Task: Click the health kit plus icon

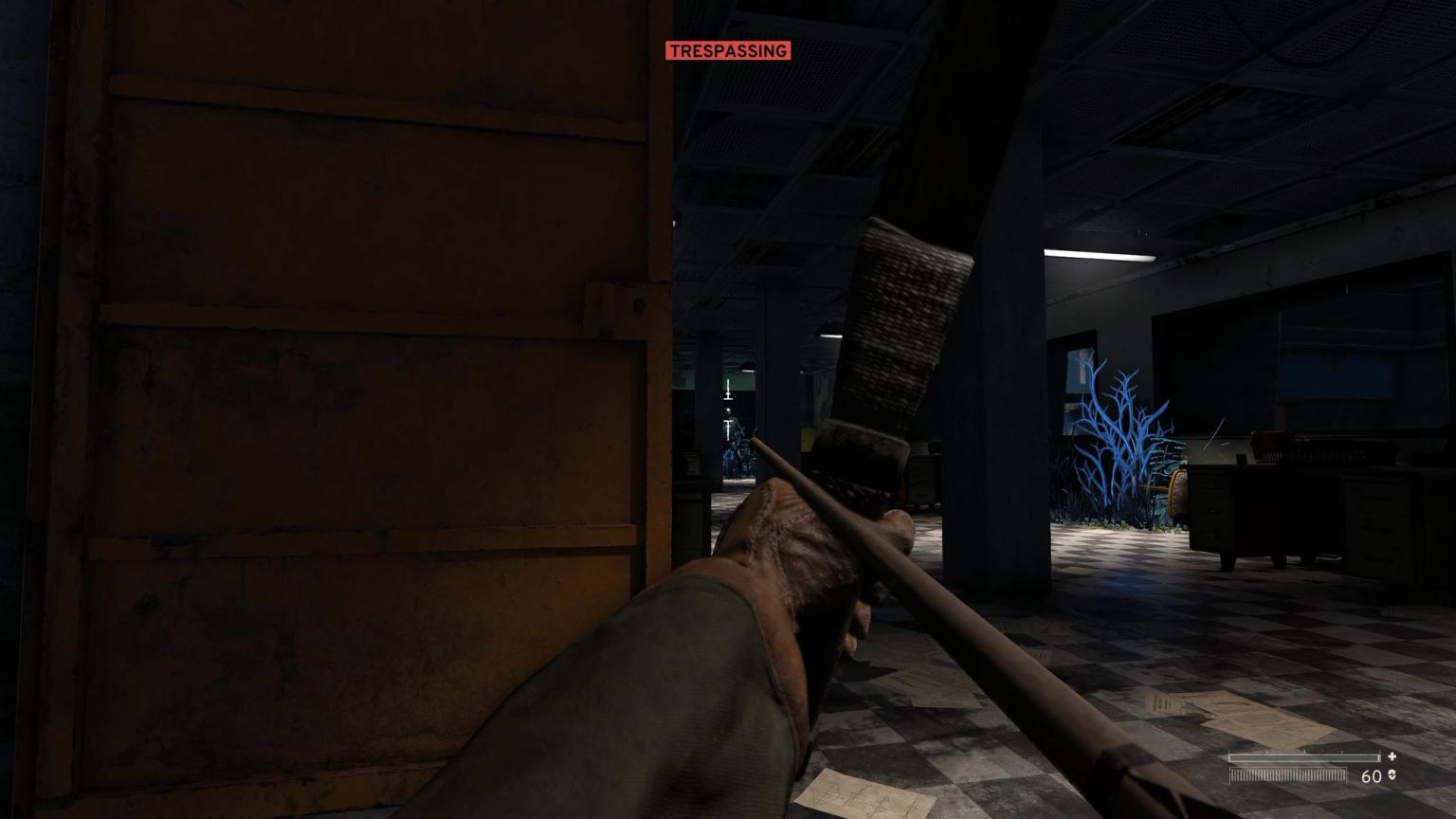Action: click(x=1392, y=756)
